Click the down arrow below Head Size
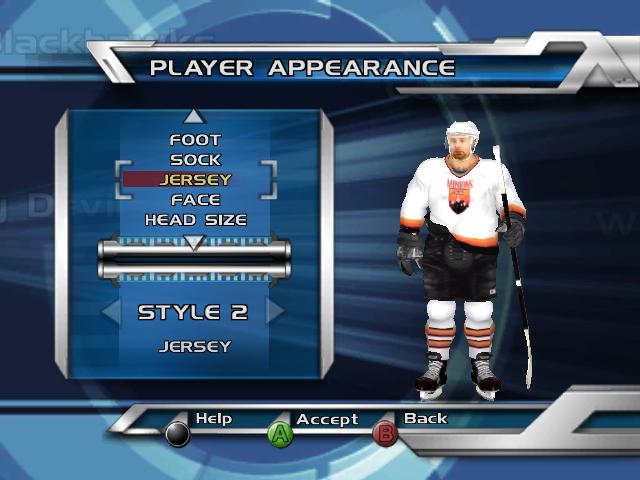This screenshot has width=640, height=480. pos(195,242)
